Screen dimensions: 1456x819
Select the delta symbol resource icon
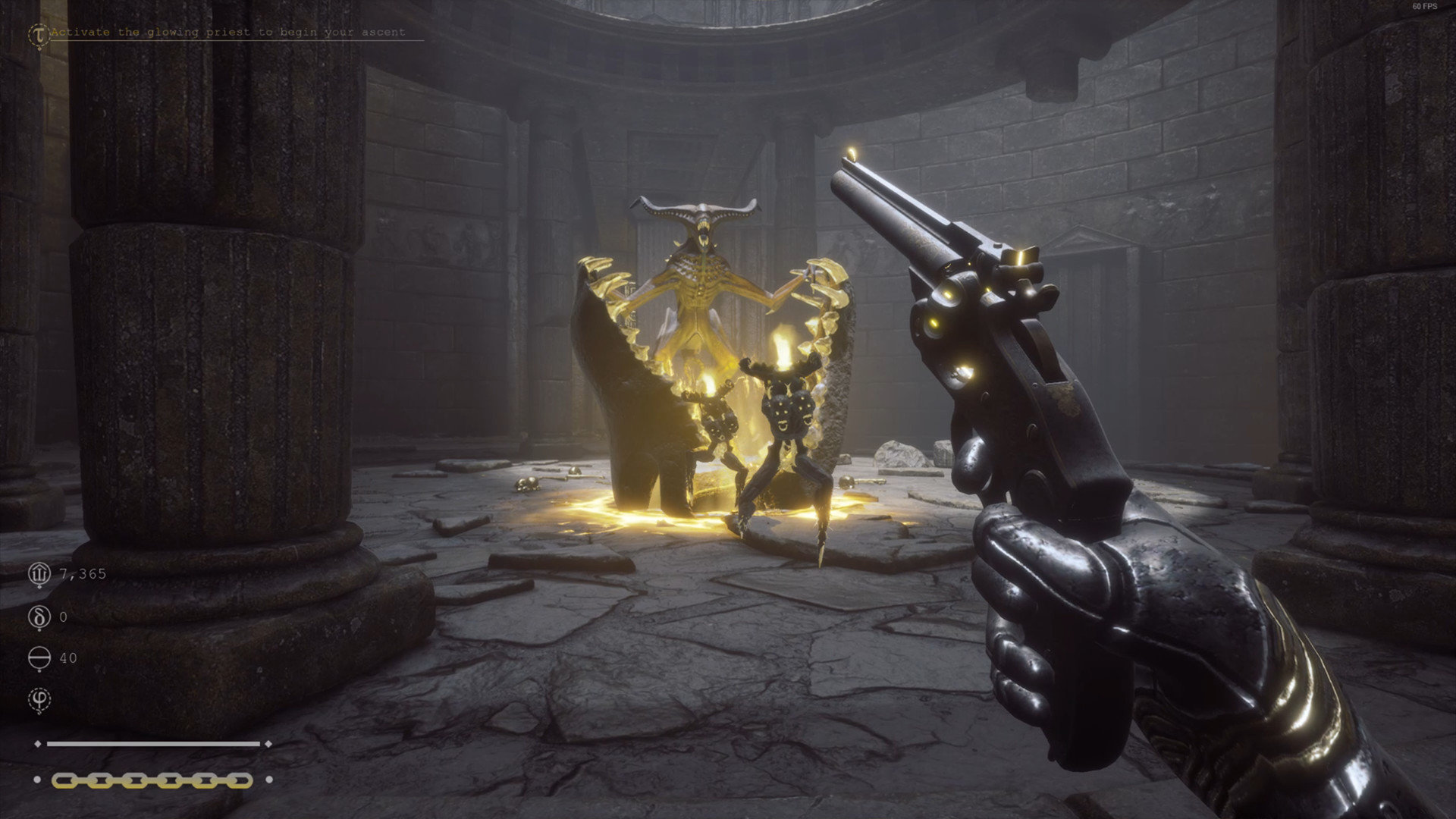tap(39, 617)
